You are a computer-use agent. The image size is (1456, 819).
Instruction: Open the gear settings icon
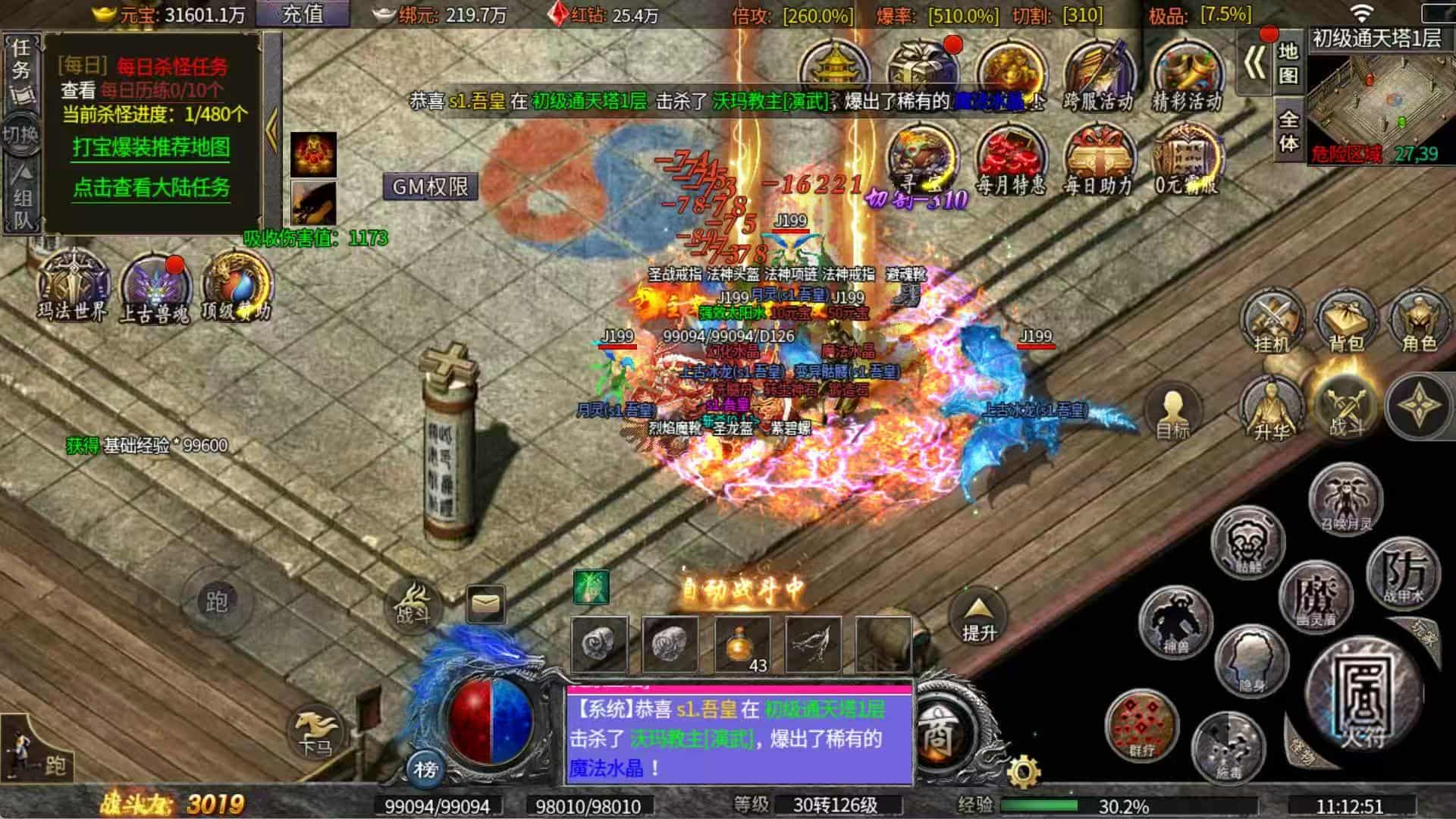(1024, 771)
